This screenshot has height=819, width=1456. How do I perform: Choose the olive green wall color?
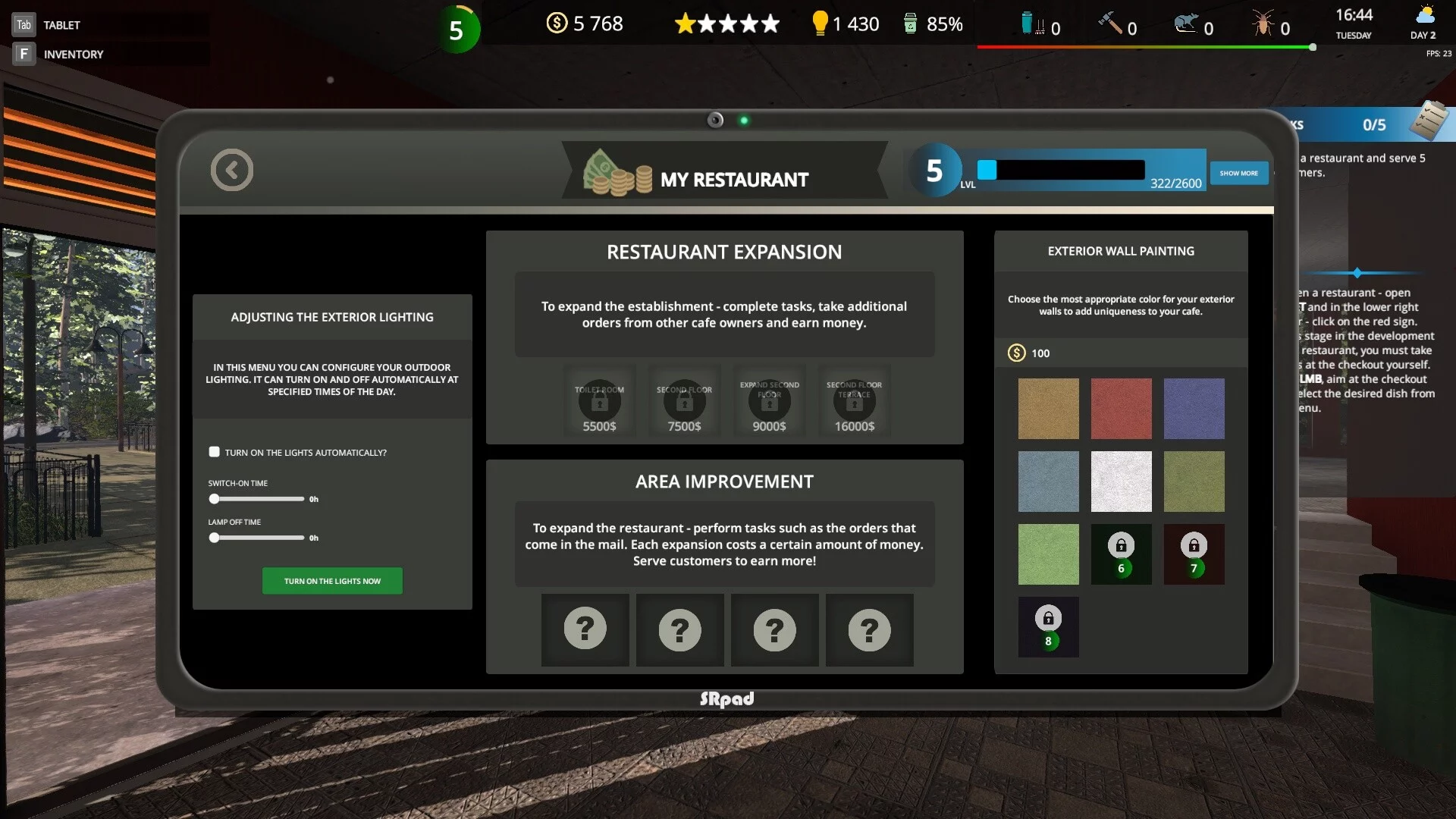click(x=1194, y=482)
